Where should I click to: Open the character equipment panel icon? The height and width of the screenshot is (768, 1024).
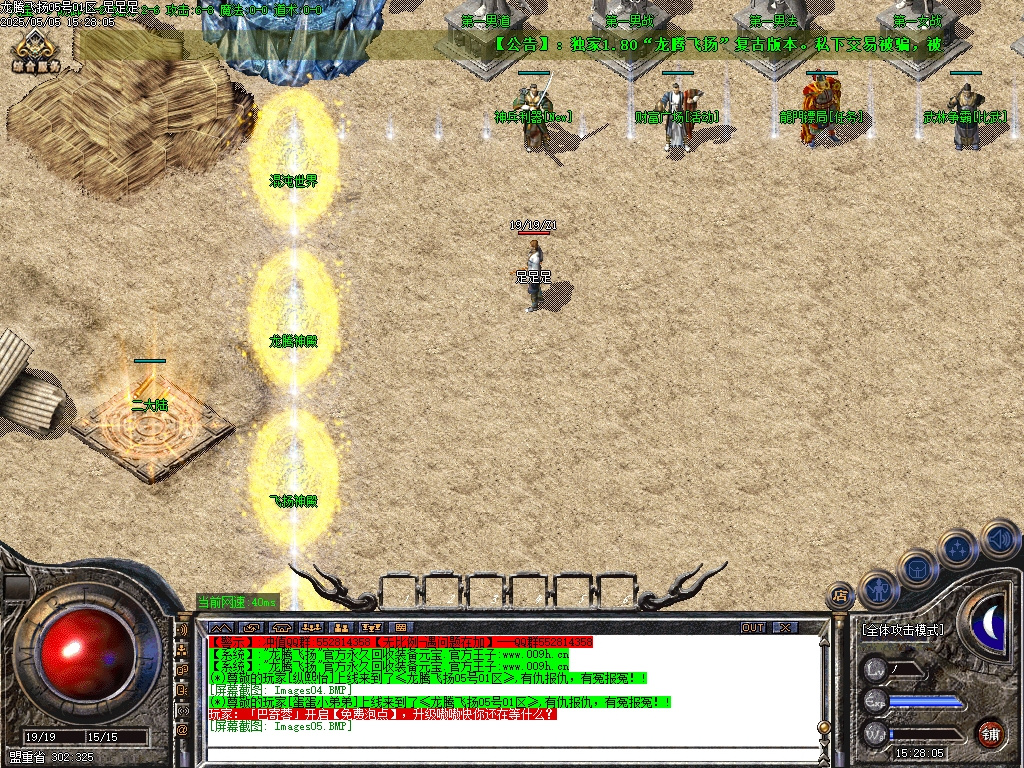(877, 590)
